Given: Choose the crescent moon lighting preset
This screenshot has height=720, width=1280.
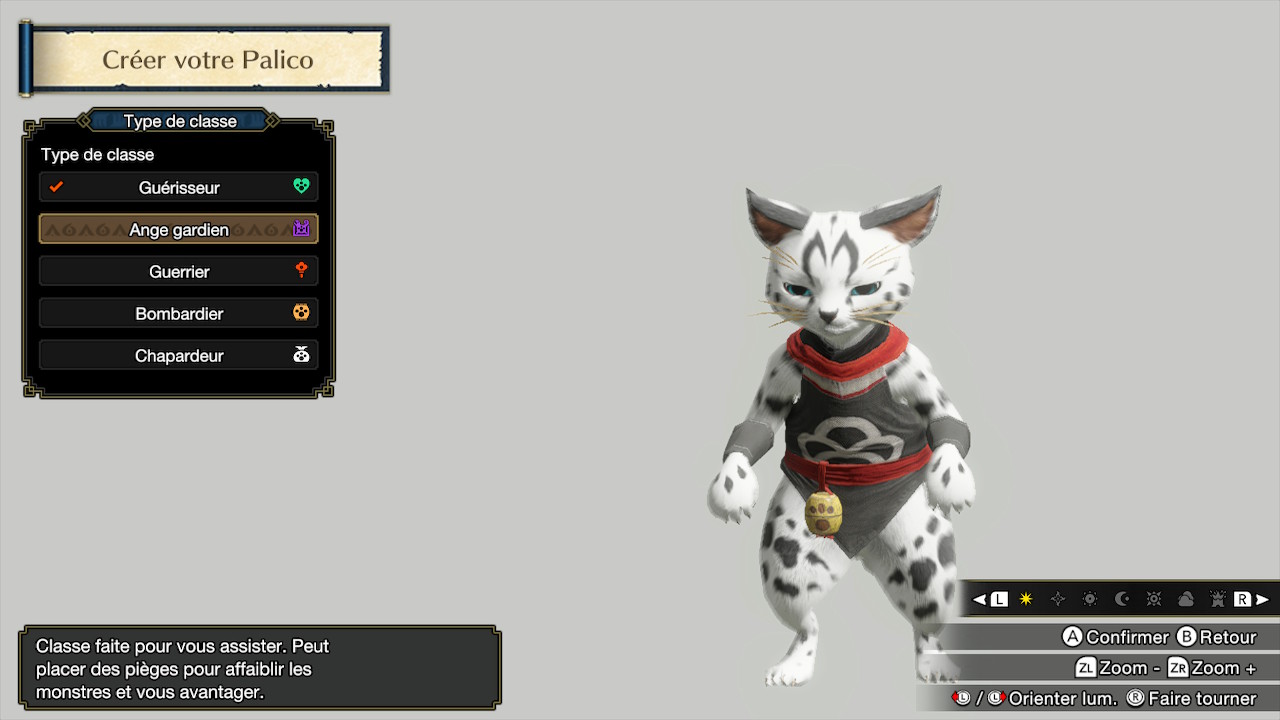Looking at the screenshot, I should click(1122, 599).
